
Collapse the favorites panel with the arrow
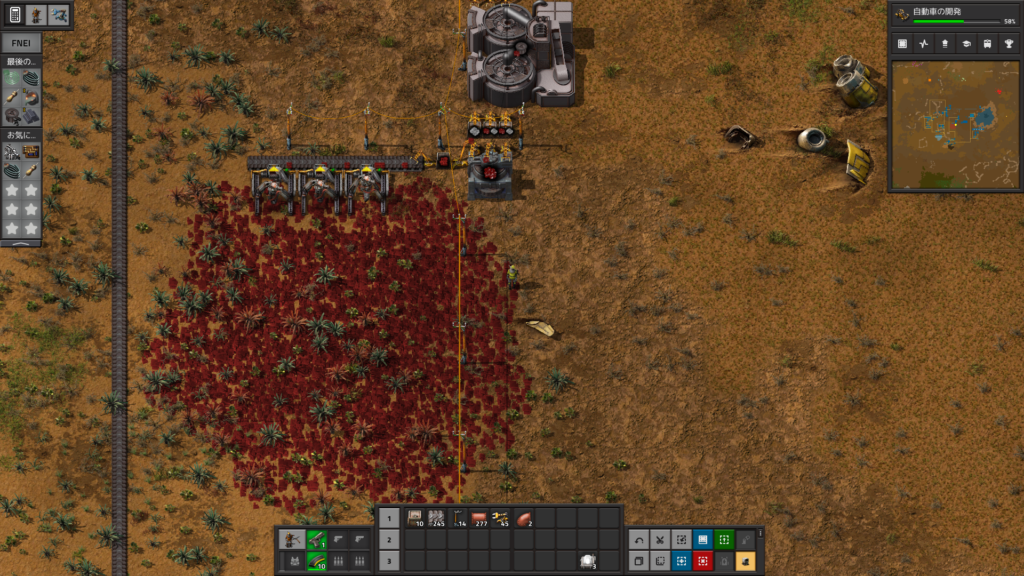coord(21,242)
